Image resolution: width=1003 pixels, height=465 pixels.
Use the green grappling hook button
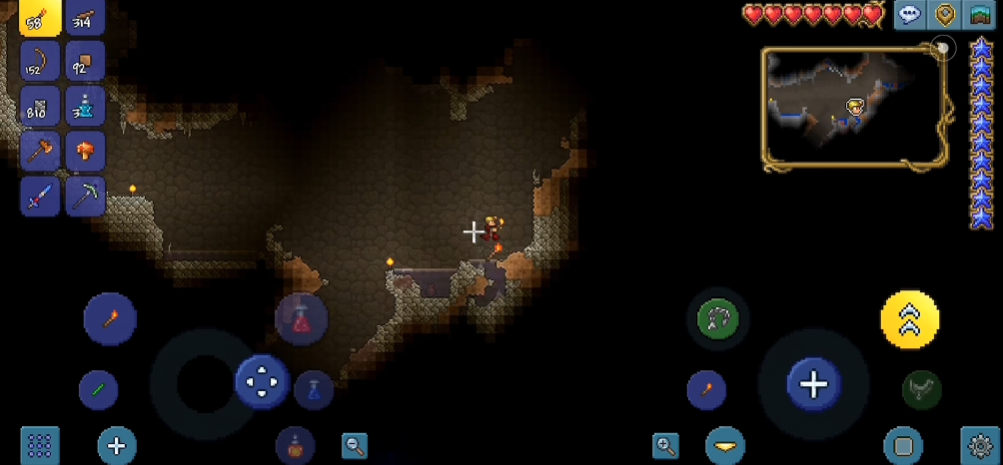[719, 319]
